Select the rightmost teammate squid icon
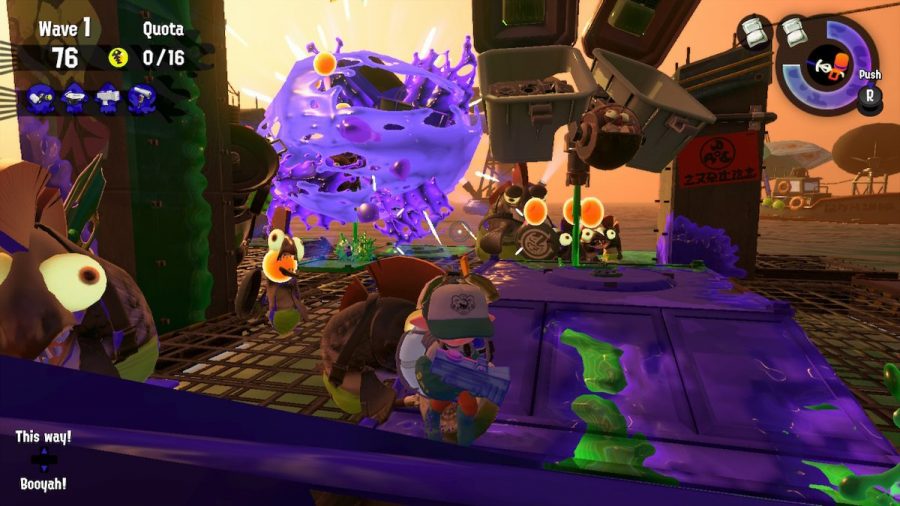Screen dimensions: 900x506 (143, 98)
